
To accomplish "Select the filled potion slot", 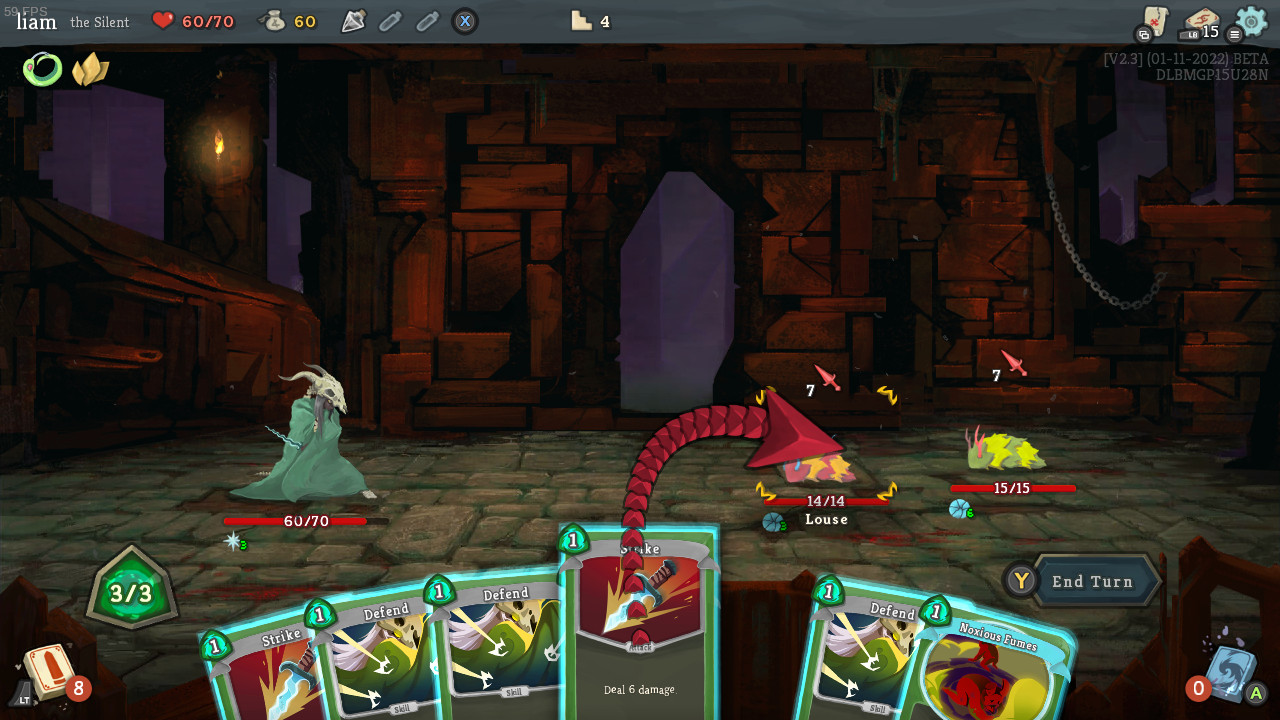I will pos(353,21).
